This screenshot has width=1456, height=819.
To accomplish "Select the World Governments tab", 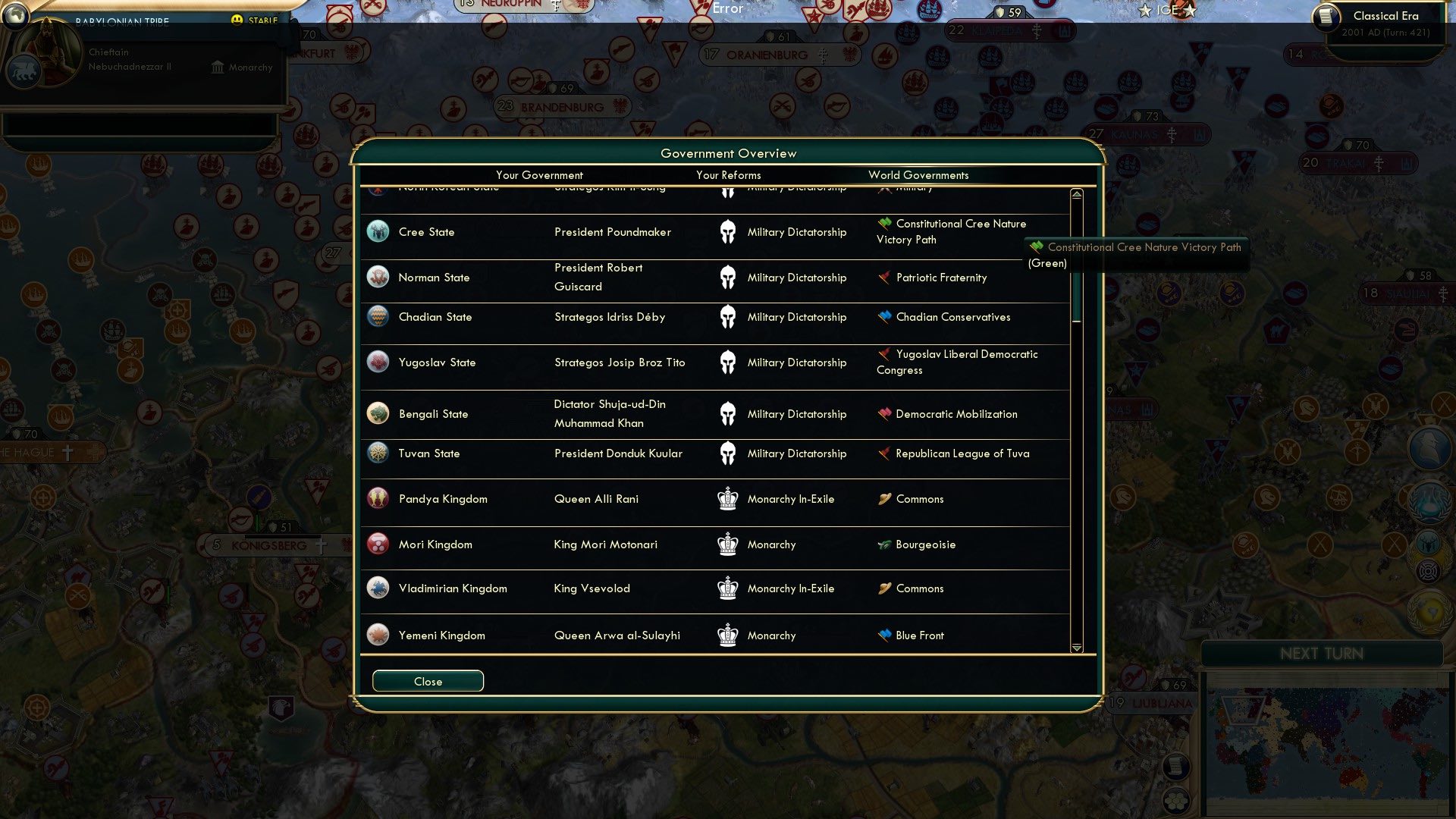I will (919, 175).
